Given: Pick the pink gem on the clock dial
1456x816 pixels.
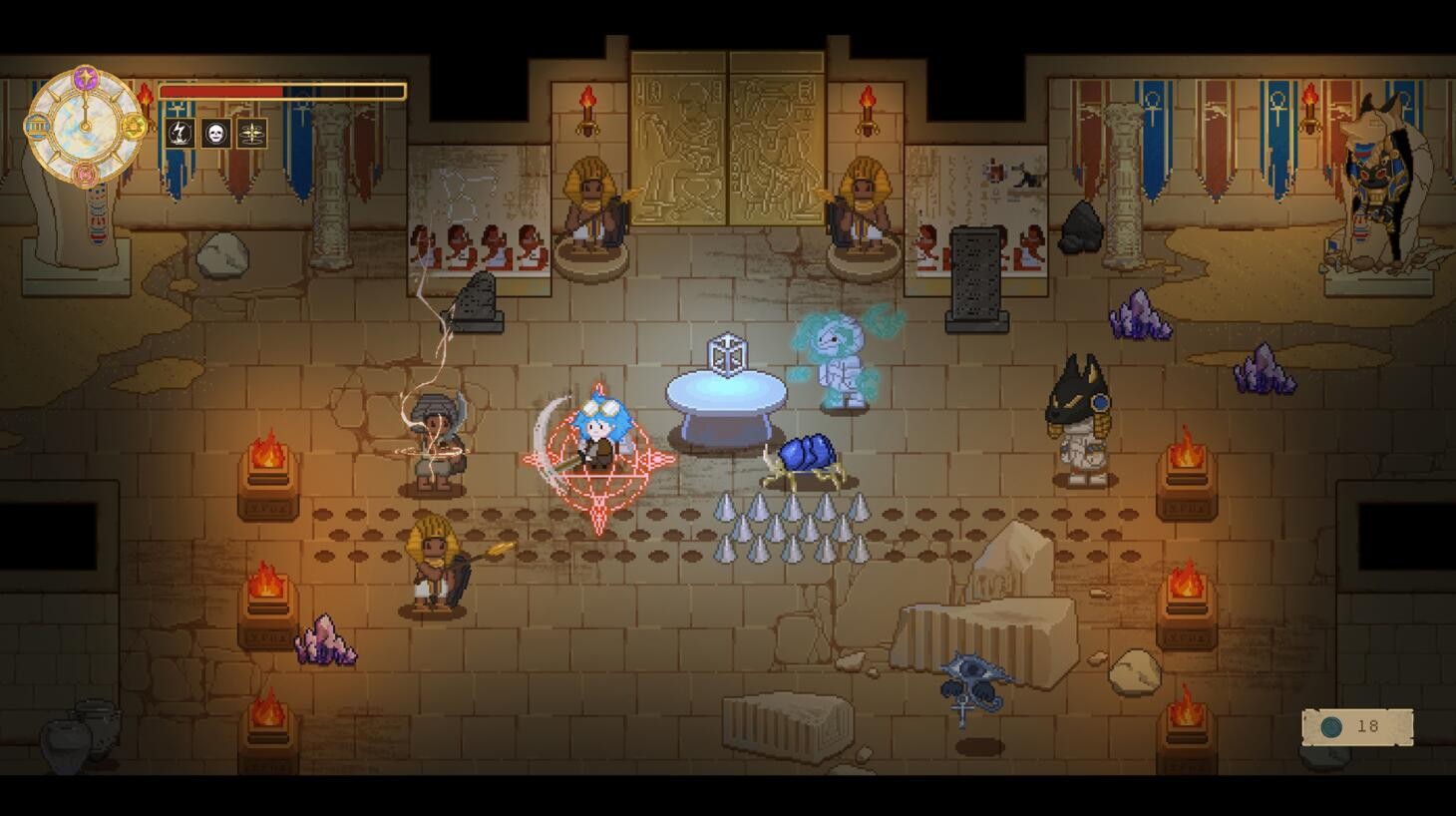Looking at the screenshot, I should tap(86, 176).
